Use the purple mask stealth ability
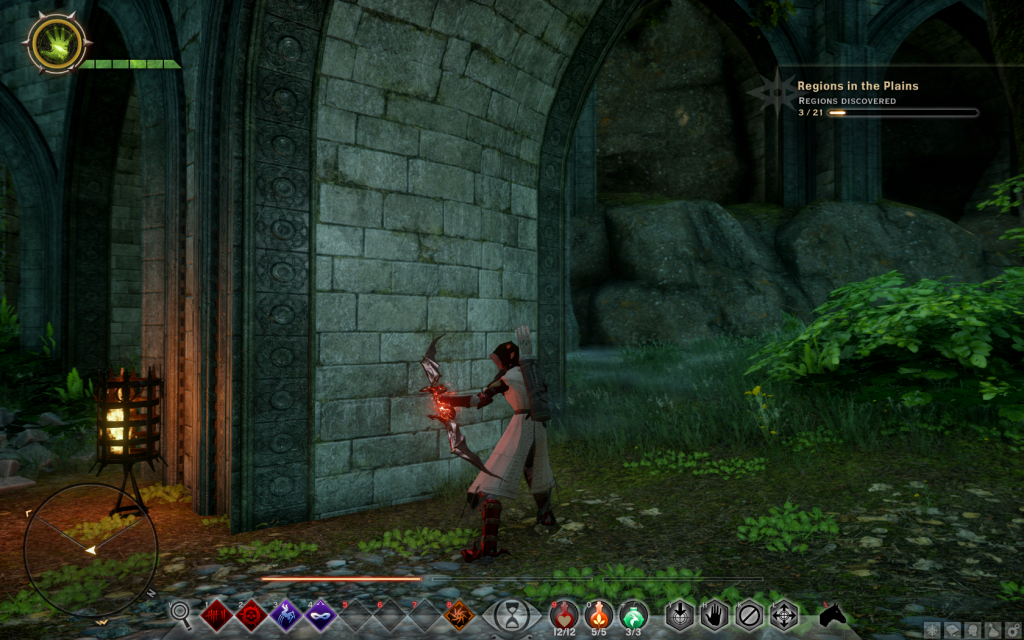This screenshot has height=640, width=1024. [322, 613]
